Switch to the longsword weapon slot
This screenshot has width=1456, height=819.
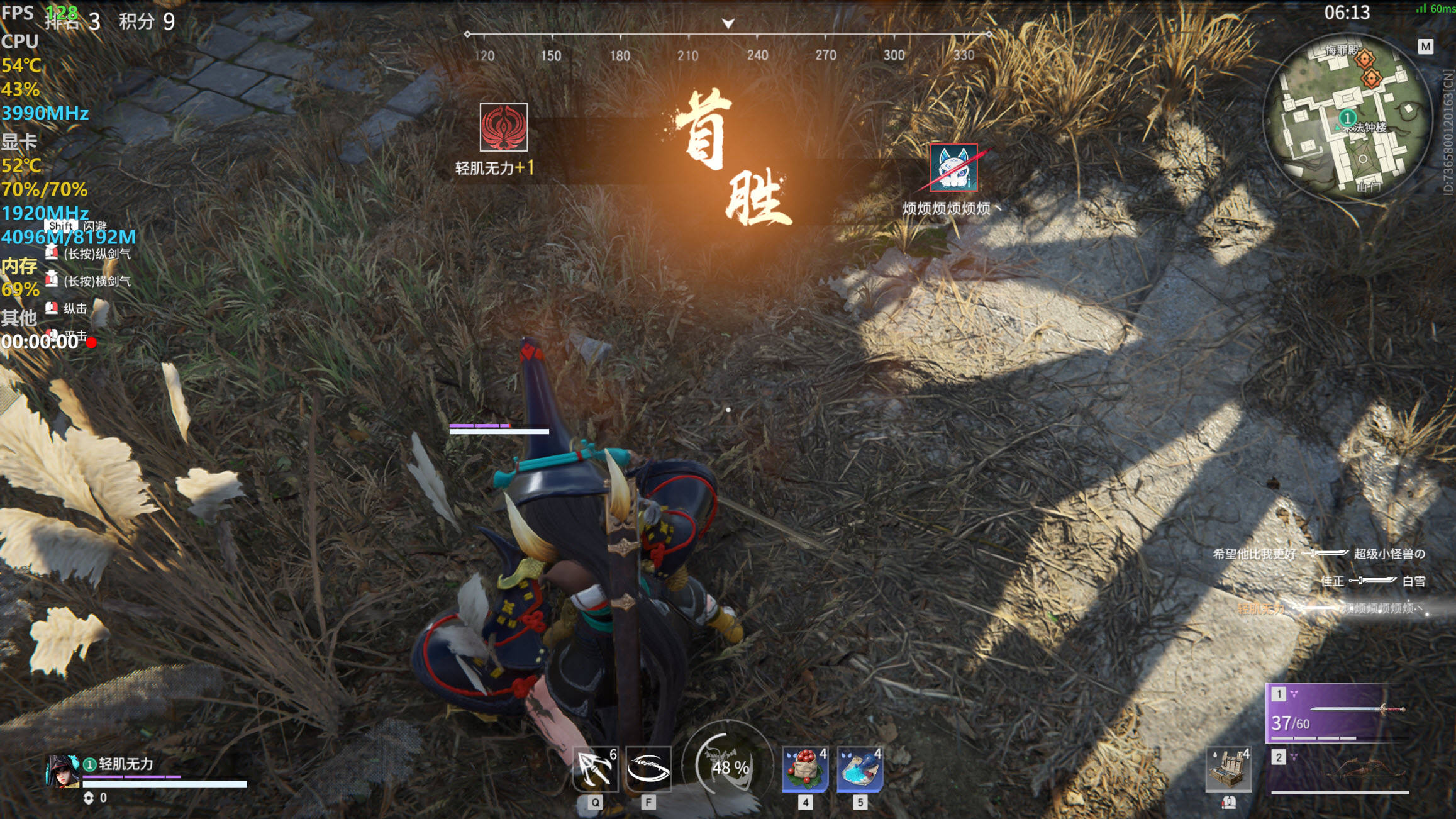[1337, 713]
